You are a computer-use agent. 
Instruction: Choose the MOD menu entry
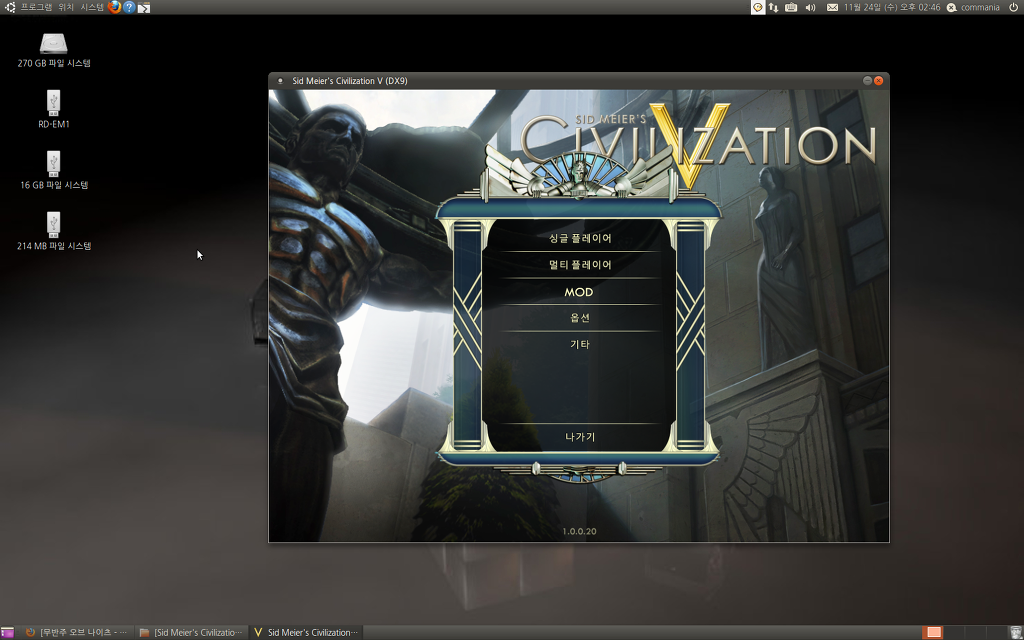(x=579, y=292)
